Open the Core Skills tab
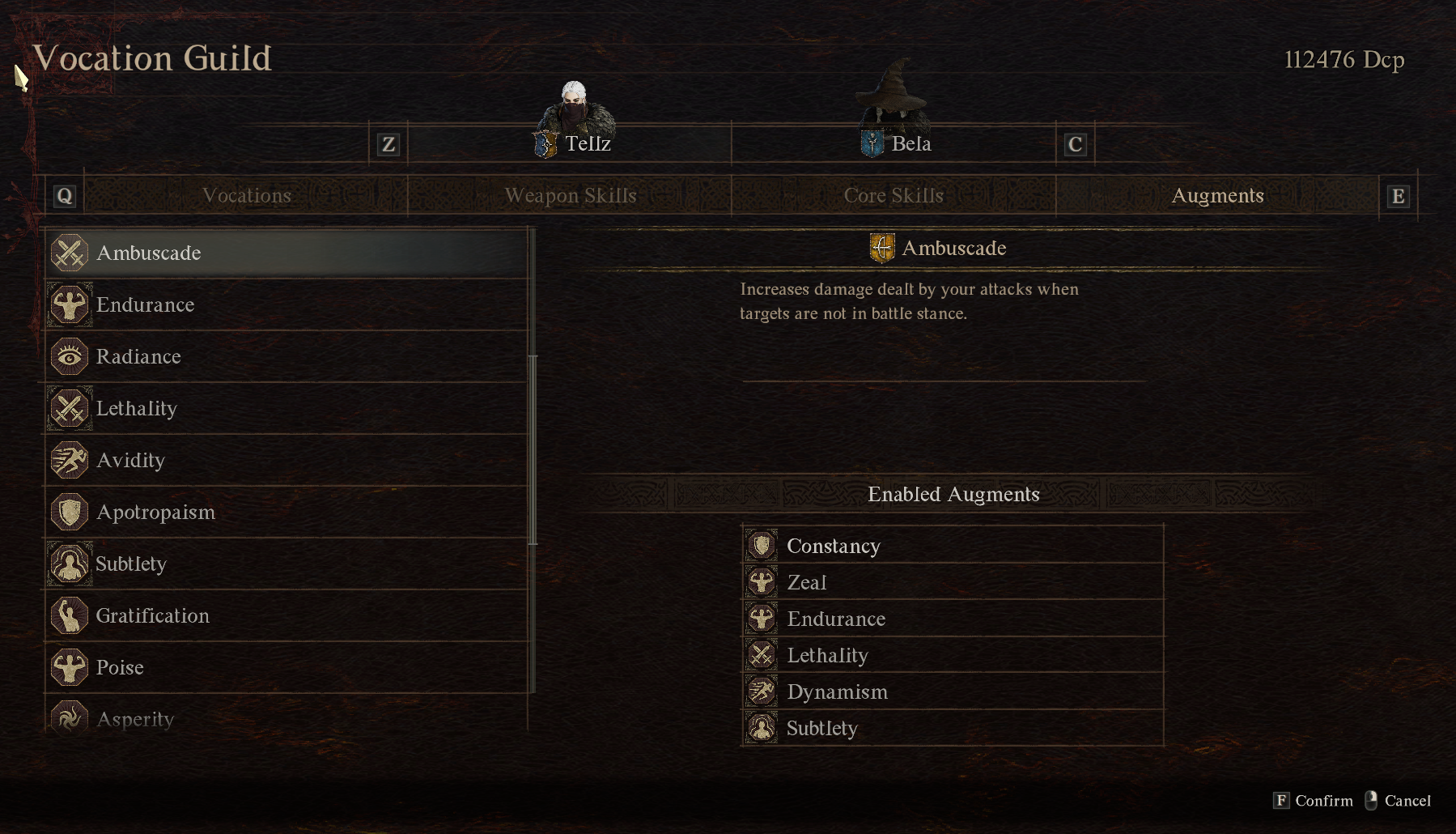The height and width of the screenshot is (834, 1456). coord(893,195)
